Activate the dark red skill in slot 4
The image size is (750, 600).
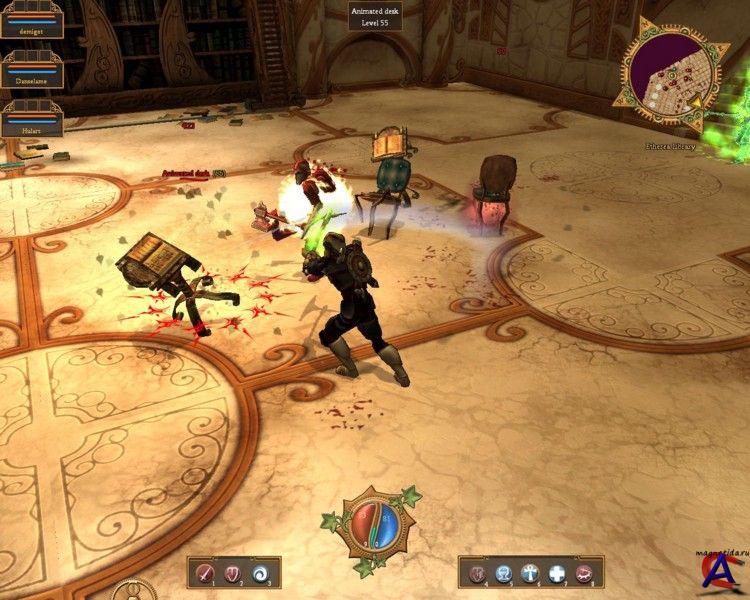(x=478, y=573)
